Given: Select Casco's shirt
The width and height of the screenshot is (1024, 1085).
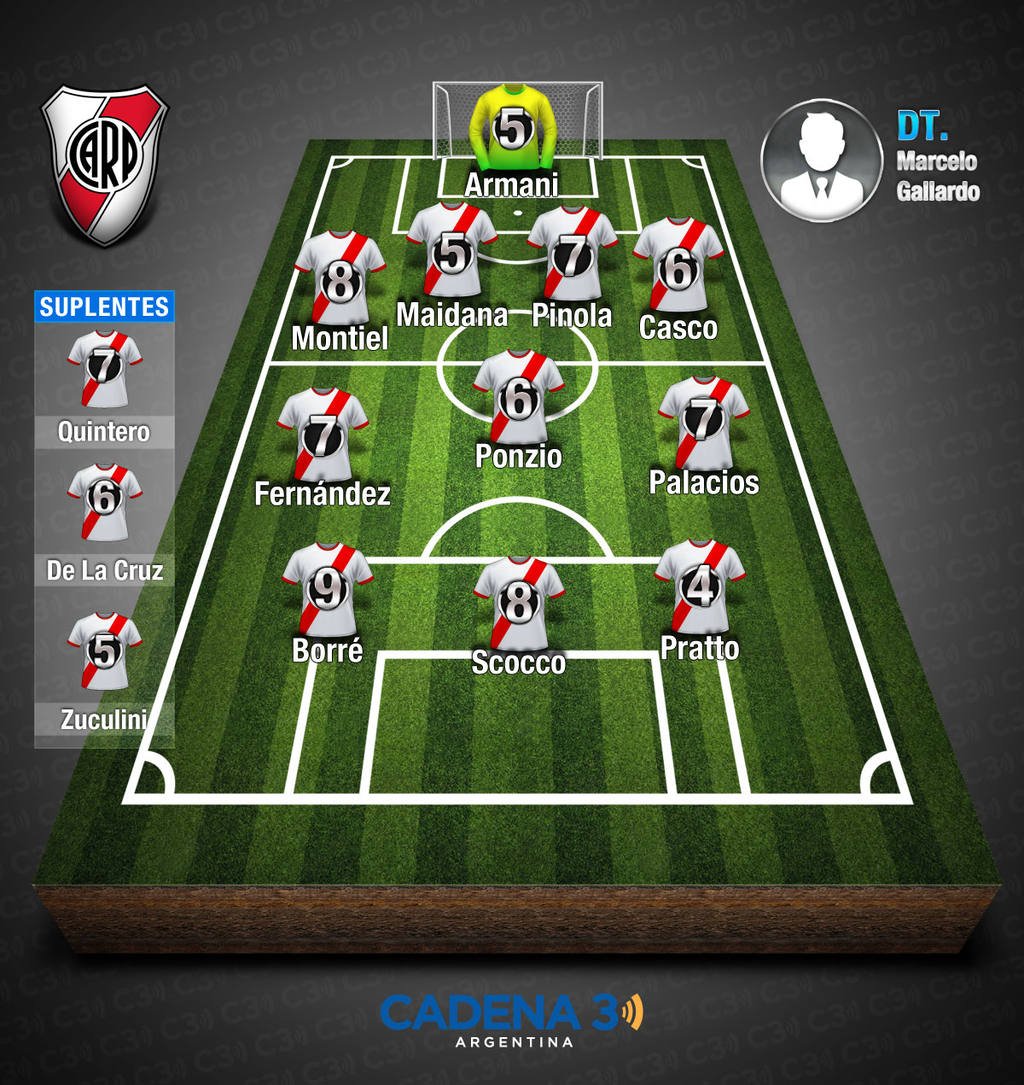Looking at the screenshot, I should 678,265.
